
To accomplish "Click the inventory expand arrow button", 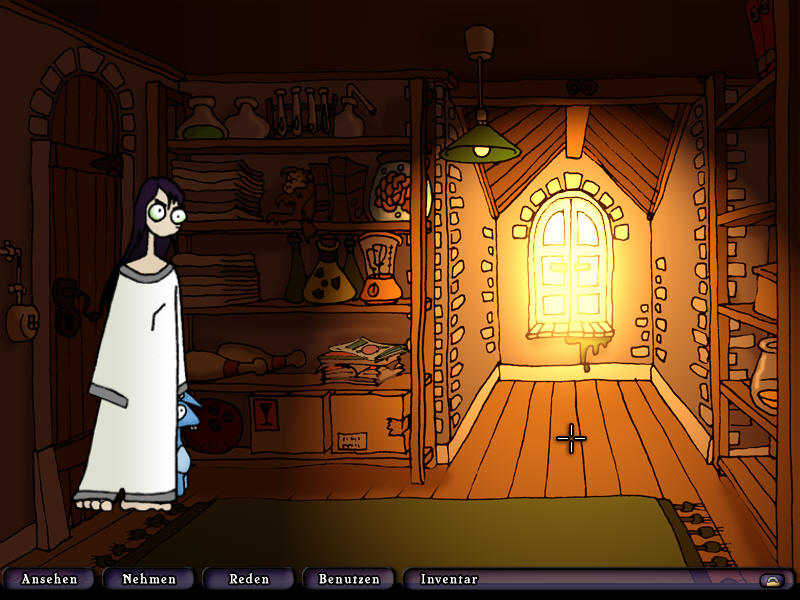I will (x=771, y=580).
